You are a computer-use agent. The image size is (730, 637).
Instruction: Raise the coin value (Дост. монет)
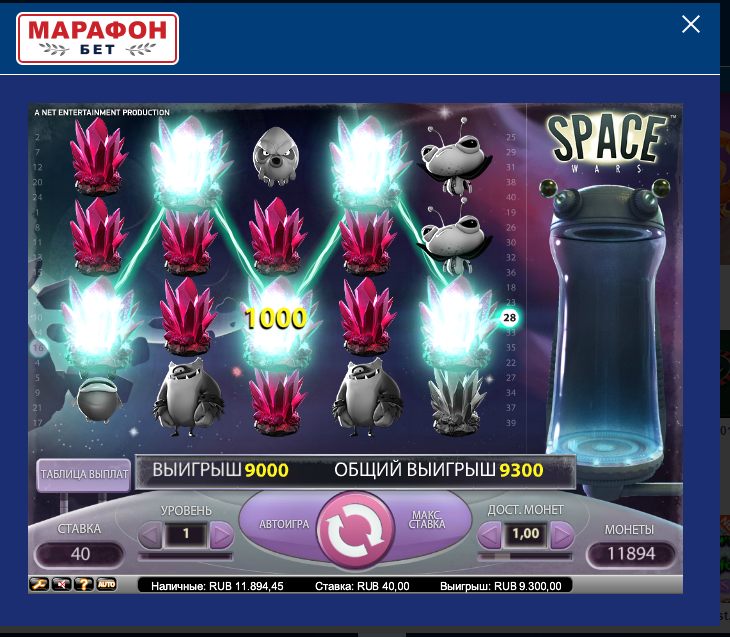pos(562,535)
